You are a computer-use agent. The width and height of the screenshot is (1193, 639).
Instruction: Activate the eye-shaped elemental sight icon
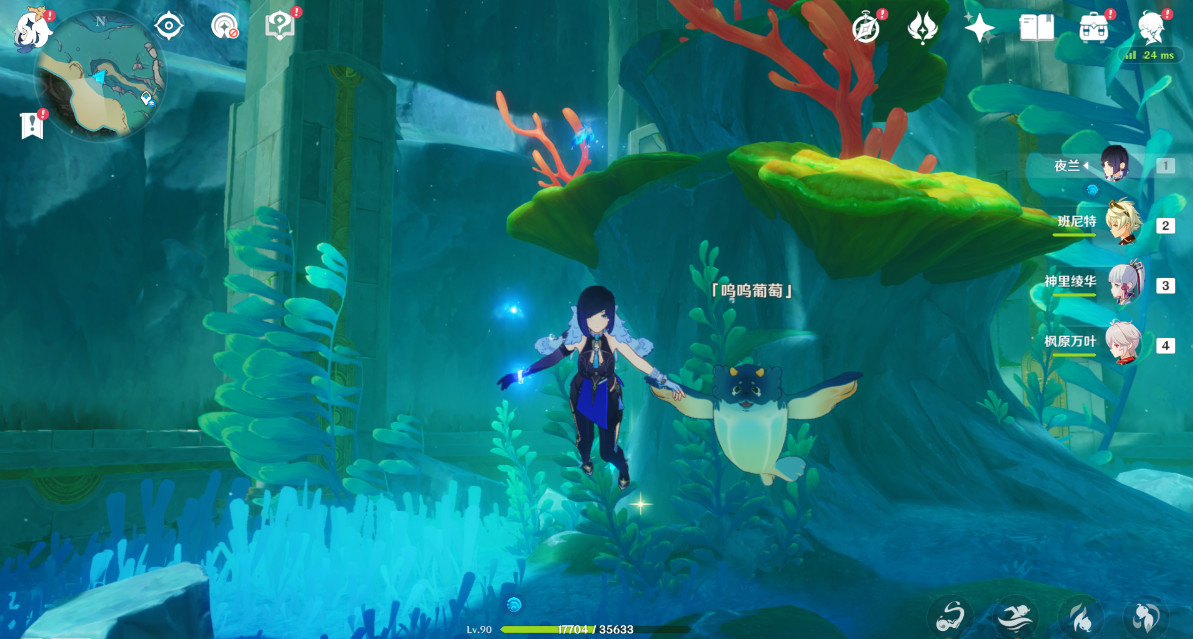tap(169, 26)
